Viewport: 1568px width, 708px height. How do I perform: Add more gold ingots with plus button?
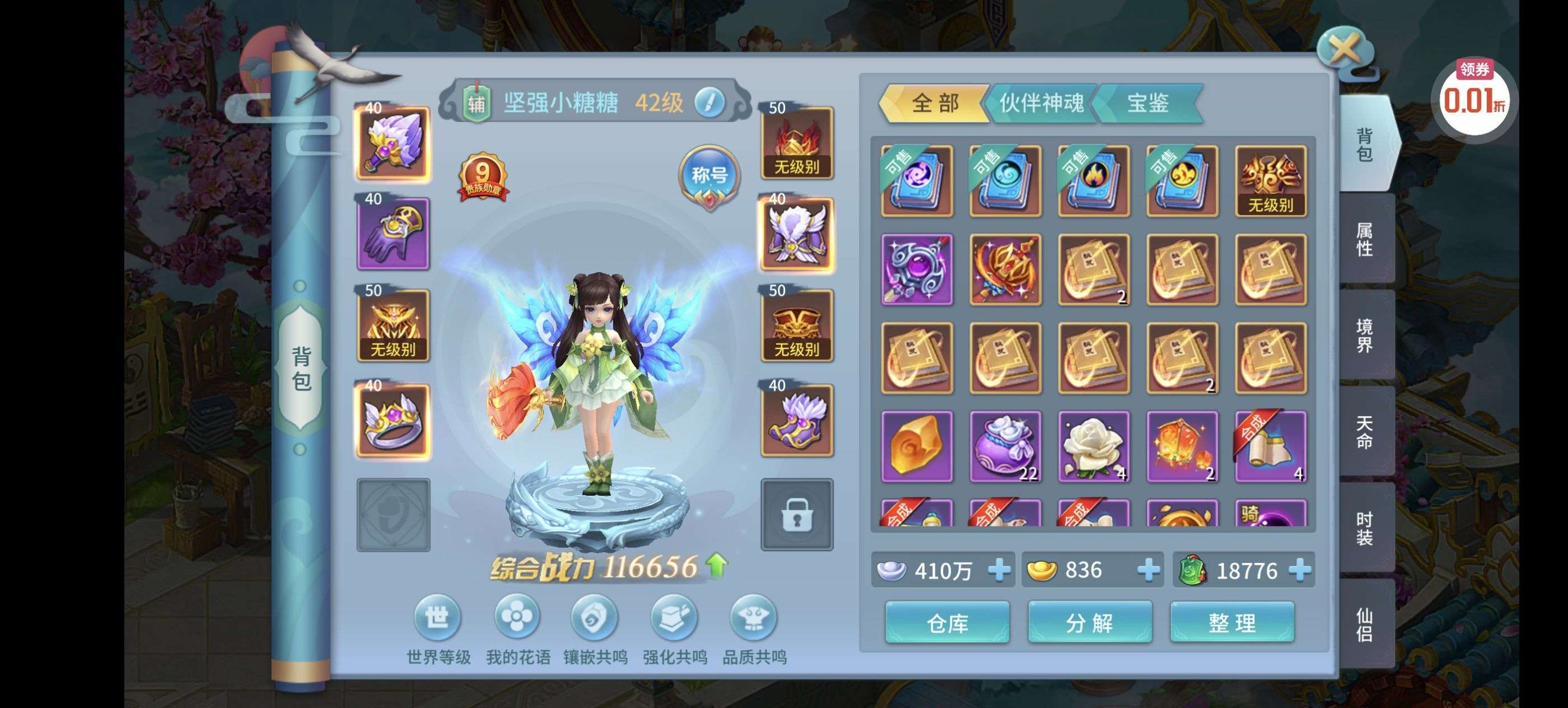click(x=1148, y=570)
